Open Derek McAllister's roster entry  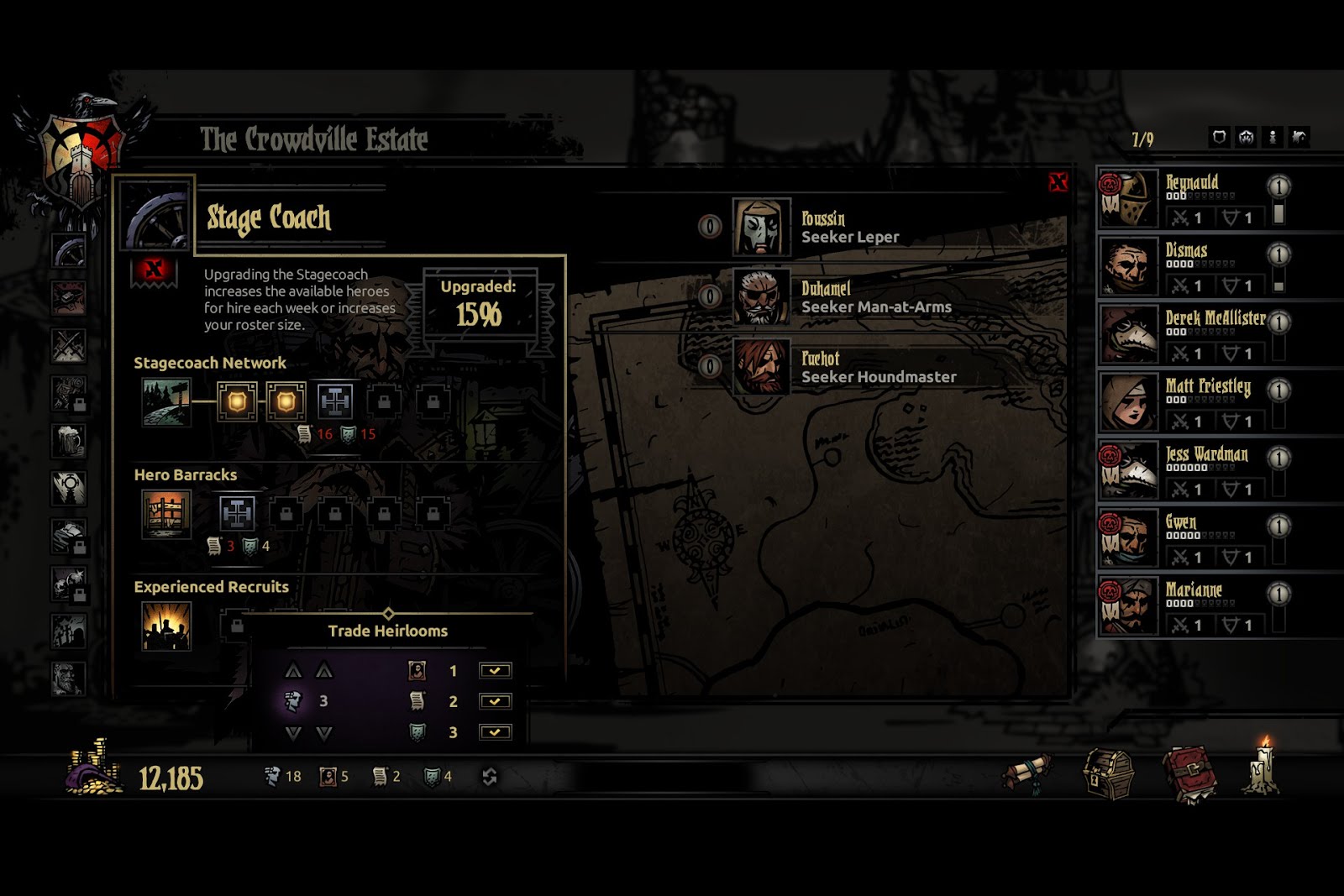[x=1193, y=335]
